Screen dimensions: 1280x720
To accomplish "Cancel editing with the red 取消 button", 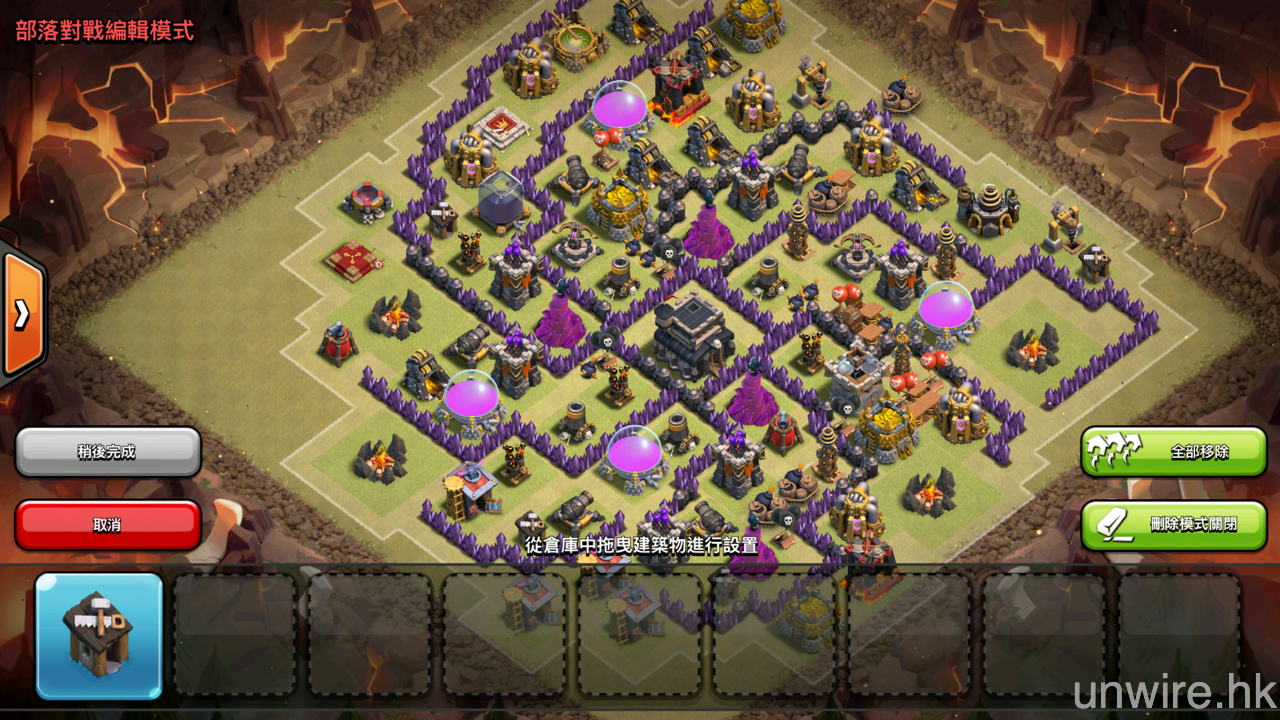I will [108, 525].
